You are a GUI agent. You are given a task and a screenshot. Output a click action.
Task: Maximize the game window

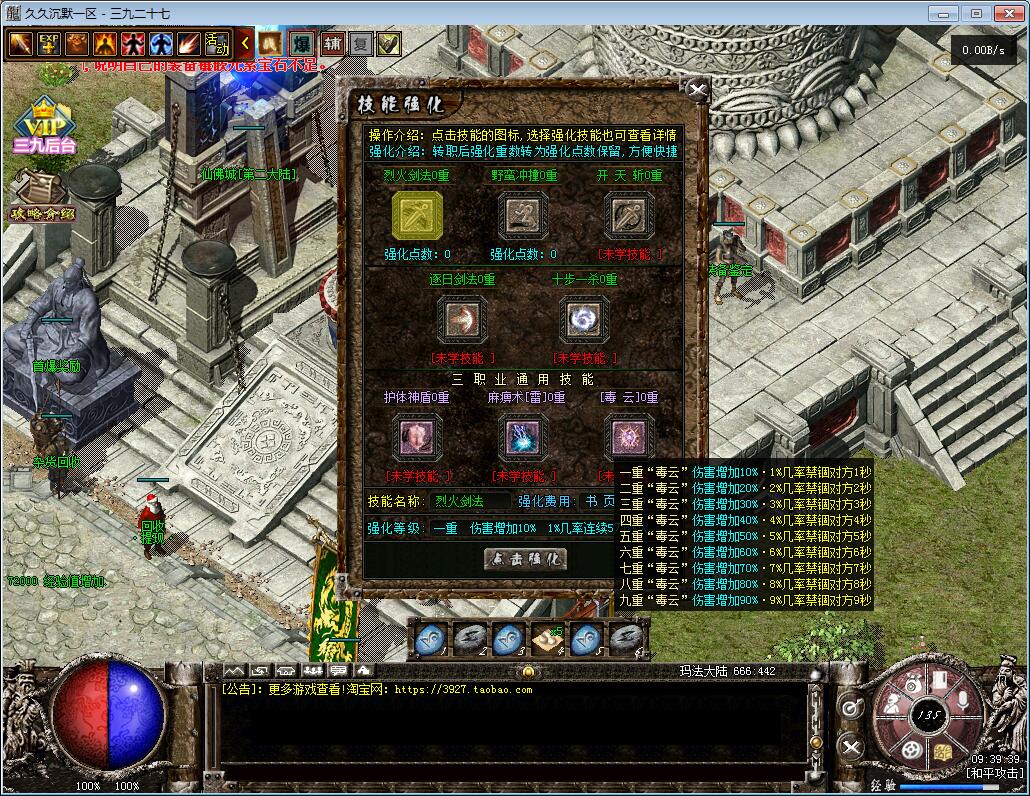tap(976, 13)
